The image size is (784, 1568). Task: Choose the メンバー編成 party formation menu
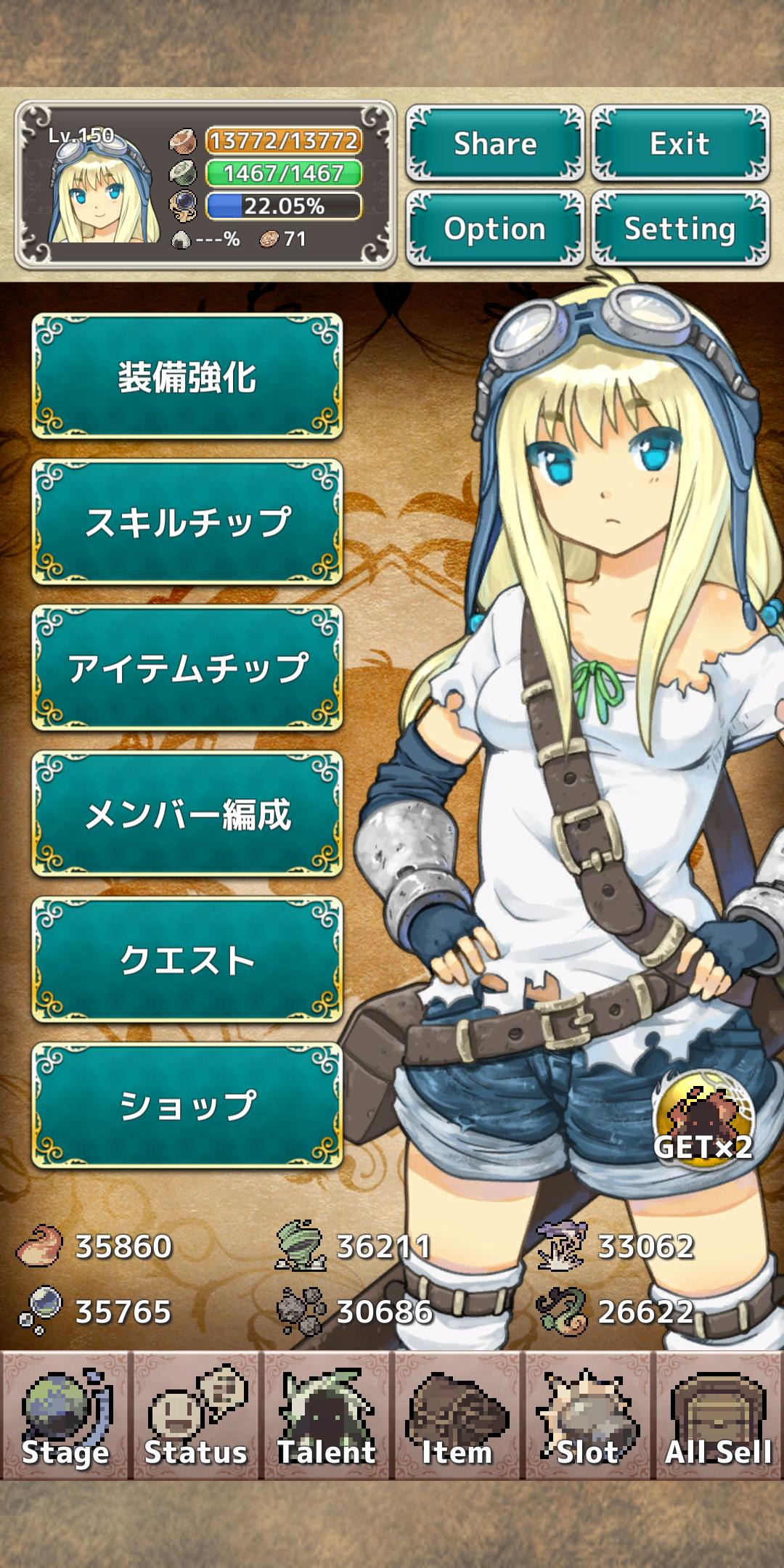pyautogui.click(x=187, y=814)
